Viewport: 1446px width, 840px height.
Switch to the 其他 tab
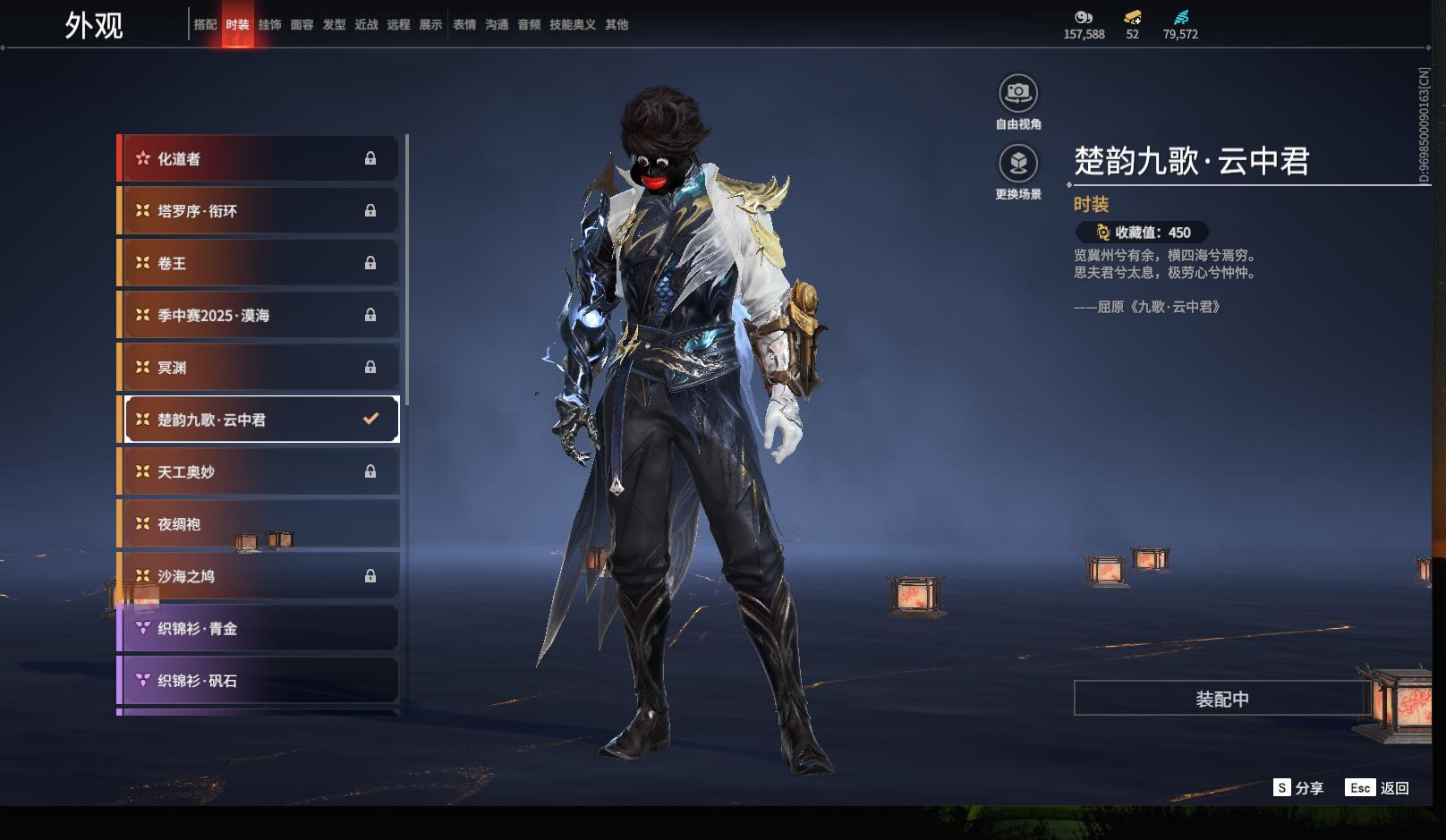coord(617,25)
